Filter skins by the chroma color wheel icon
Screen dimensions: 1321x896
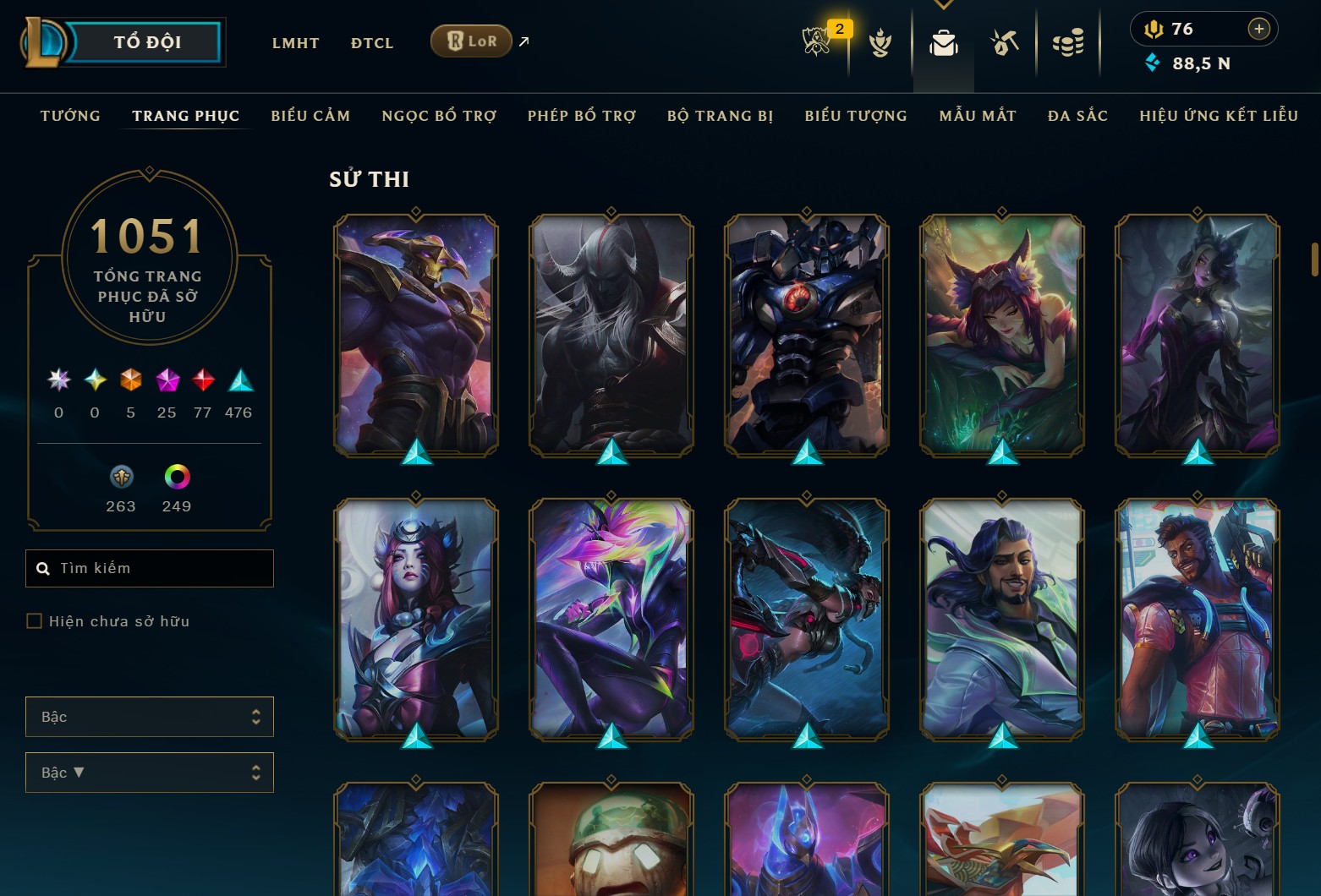click(178, 478)
